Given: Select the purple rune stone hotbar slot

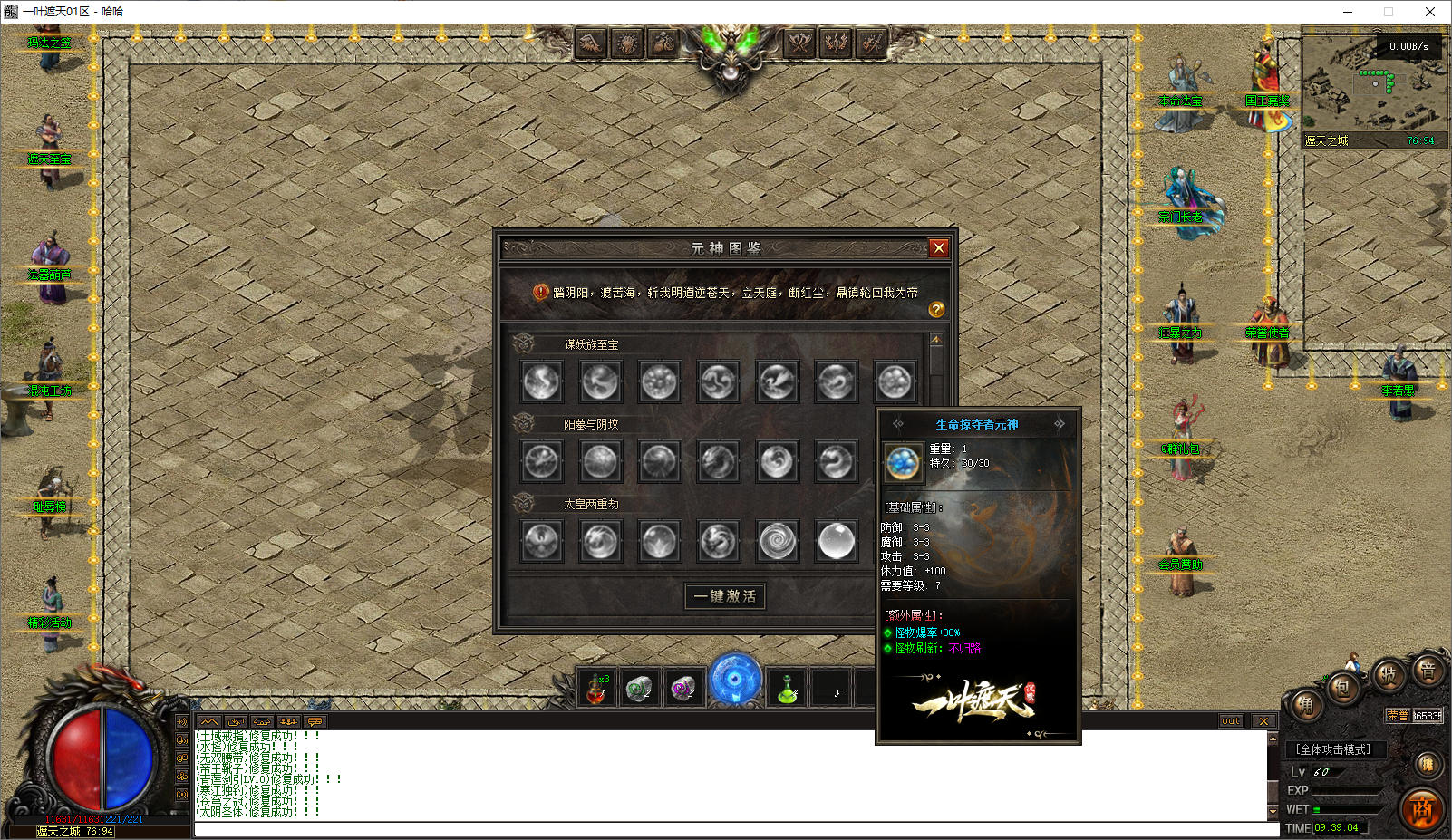Looking at the screenshot, I should pyautogui.click(x=682, y=689).
